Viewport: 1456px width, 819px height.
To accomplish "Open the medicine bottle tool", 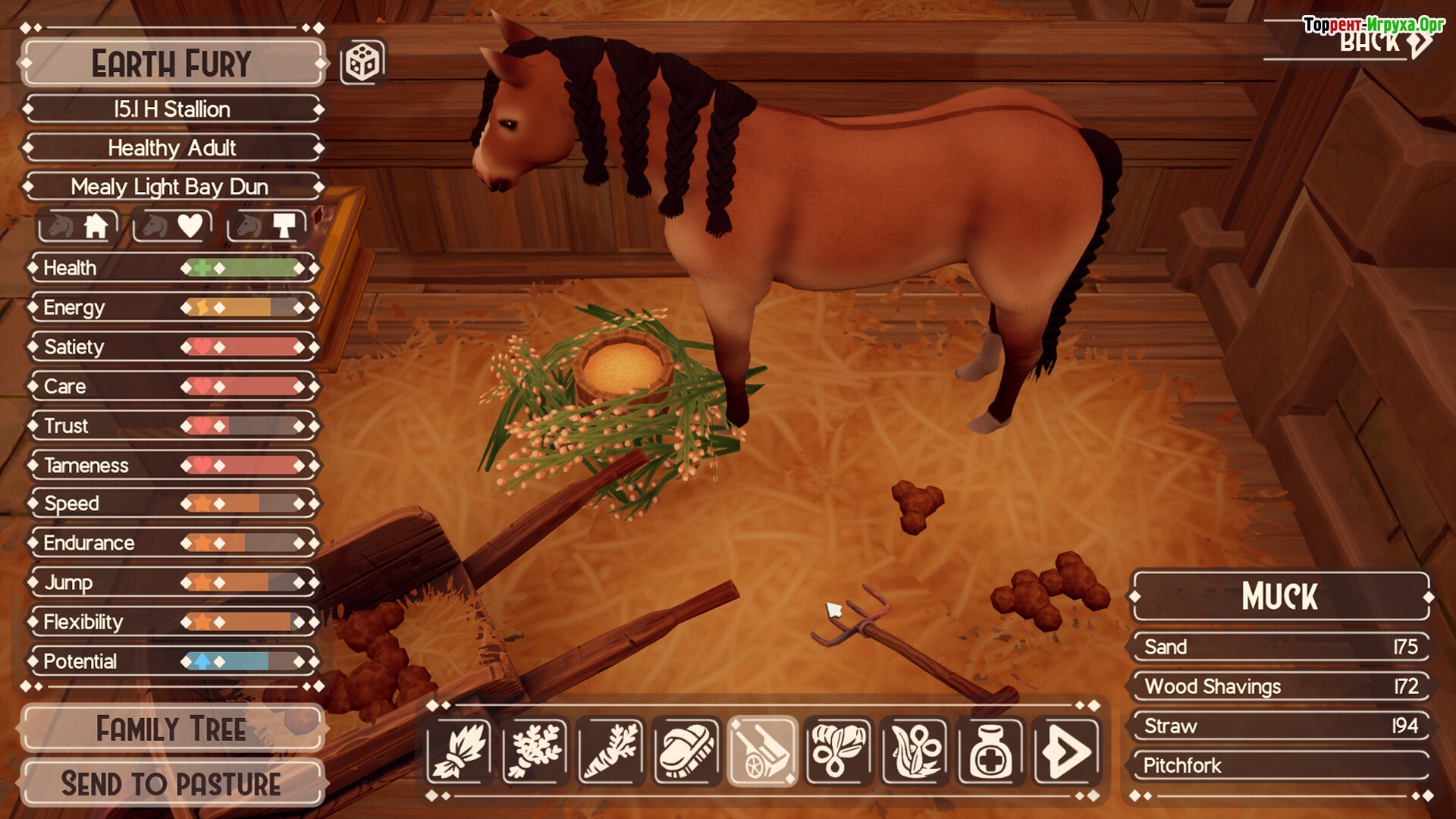I will (x=990, y=752).
